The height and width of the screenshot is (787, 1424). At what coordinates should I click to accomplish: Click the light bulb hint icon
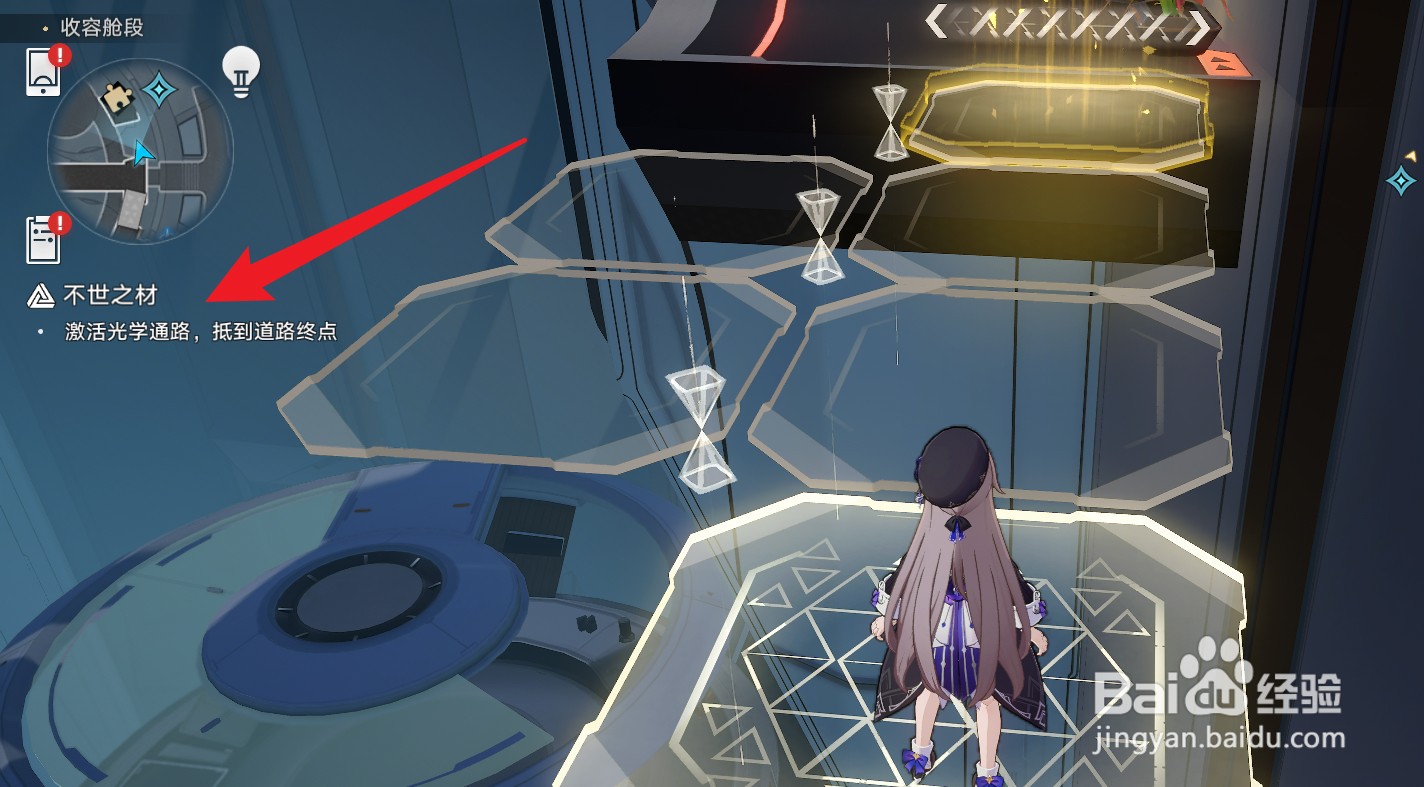pos(239,67)
